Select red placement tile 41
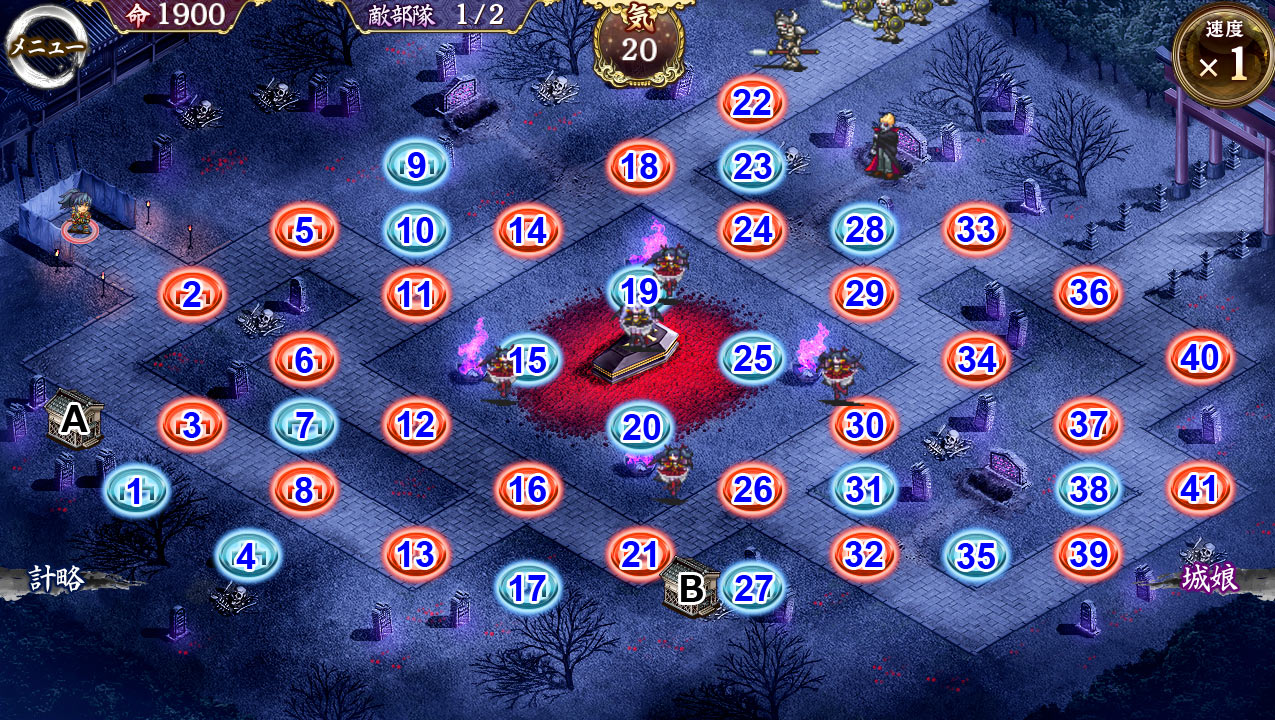The width and height of the screenshot is (1275, 720). 1199,489
